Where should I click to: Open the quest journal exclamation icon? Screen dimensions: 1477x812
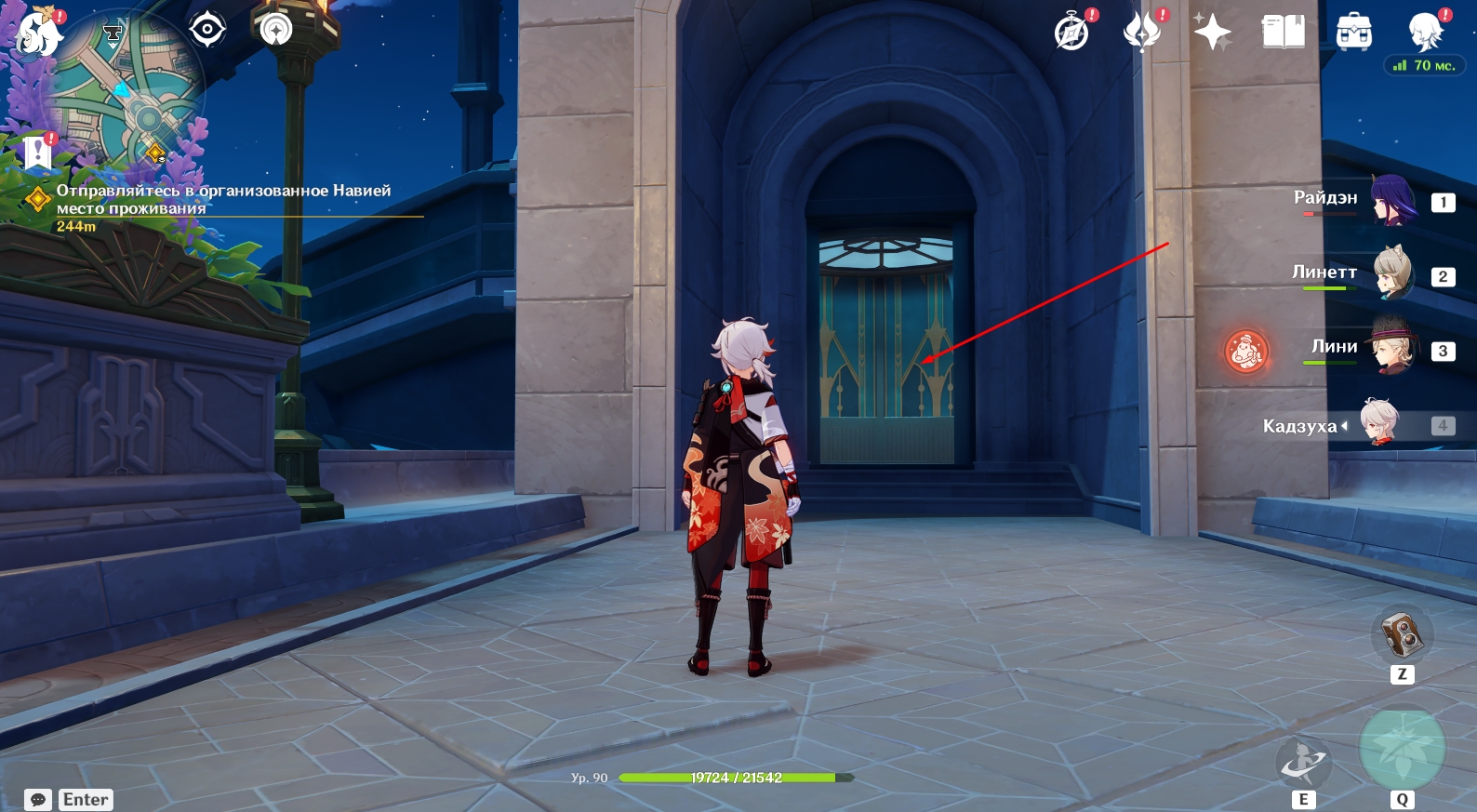38,152
